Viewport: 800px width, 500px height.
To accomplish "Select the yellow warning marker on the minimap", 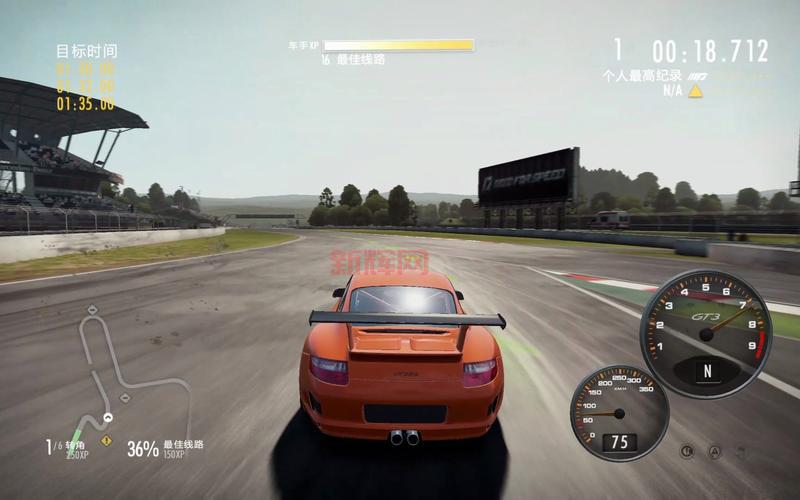I will pos(106,439).
